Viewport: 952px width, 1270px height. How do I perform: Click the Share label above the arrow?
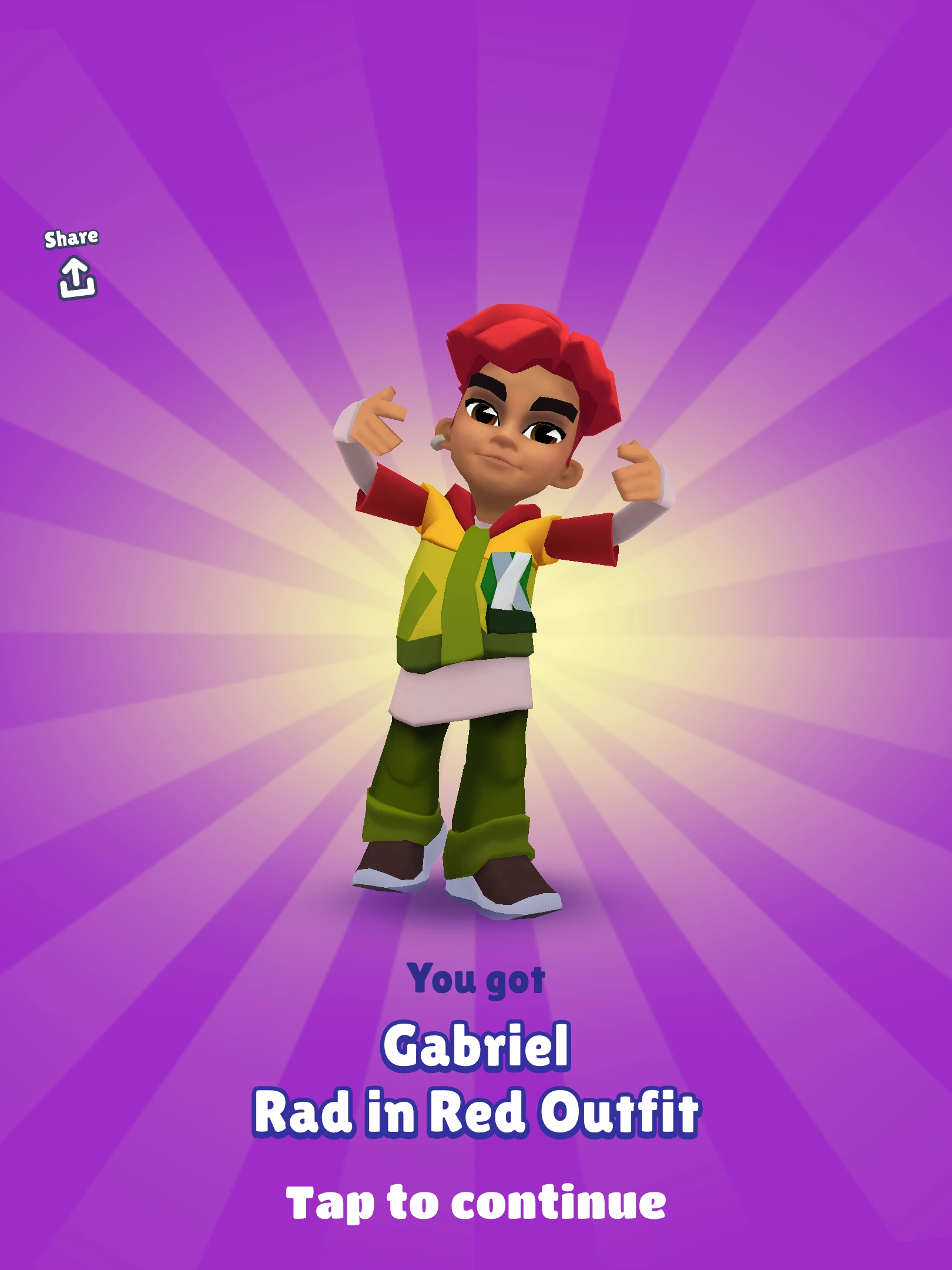tap(73, 238)
